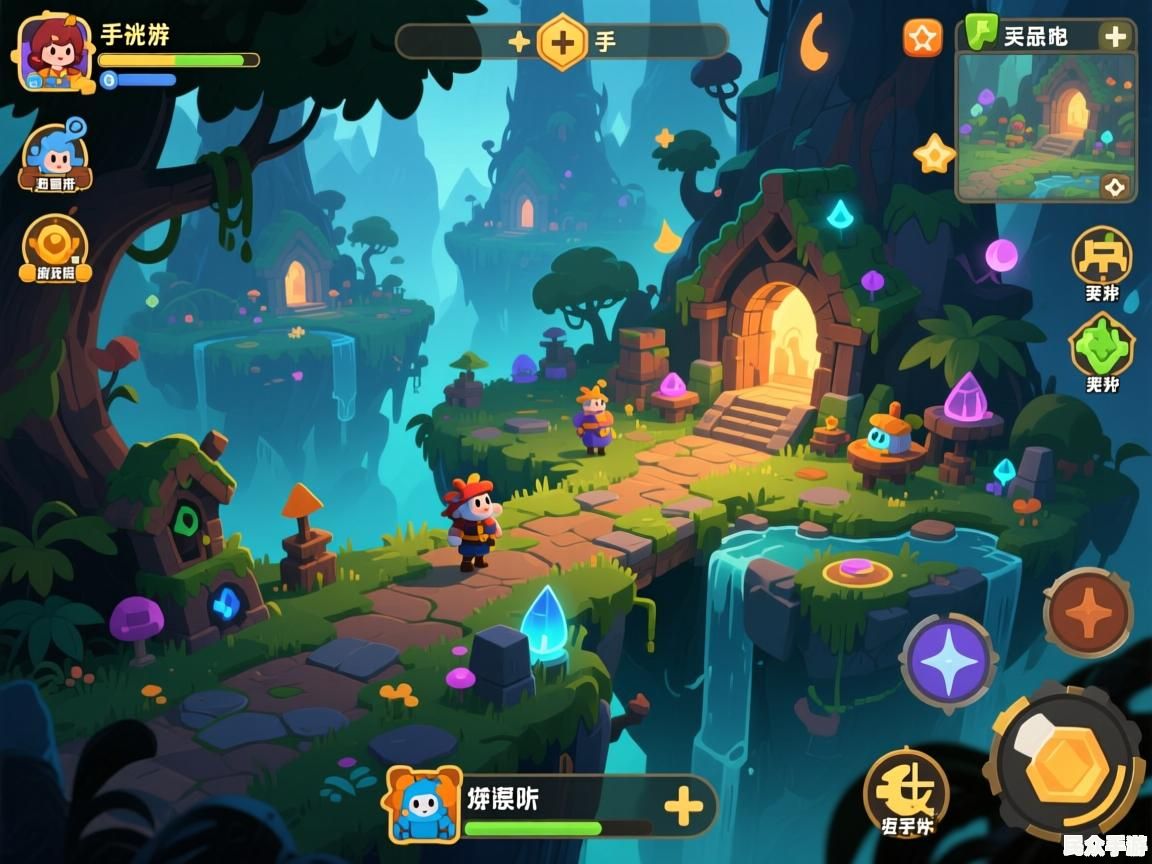Tap the blue-haired character icon with key
Viewport: 1152px width, 864px height.
pyautogui.click(x=55, y=156)
